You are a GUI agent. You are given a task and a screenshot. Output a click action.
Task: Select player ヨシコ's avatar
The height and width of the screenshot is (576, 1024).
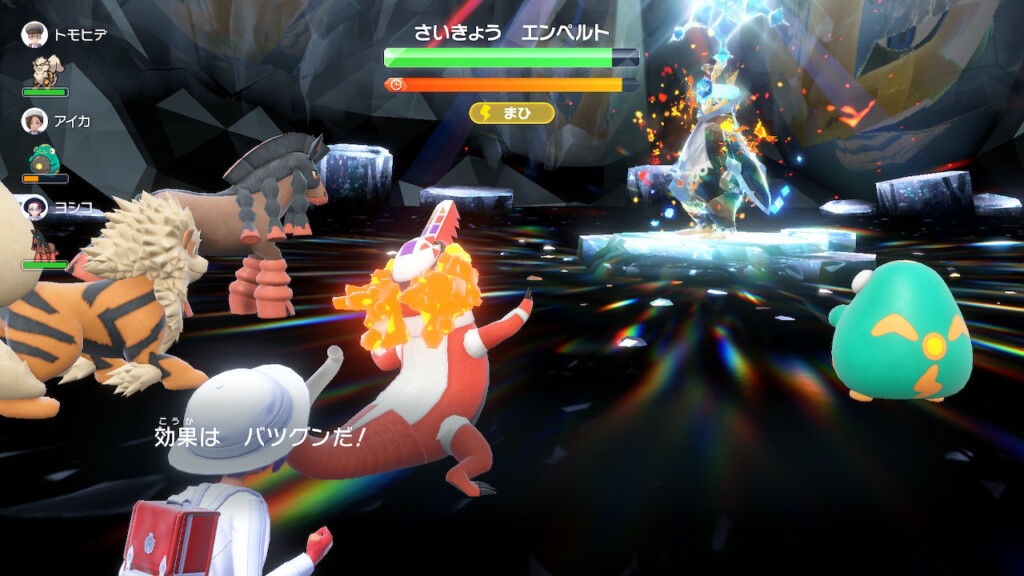(35, 207)
